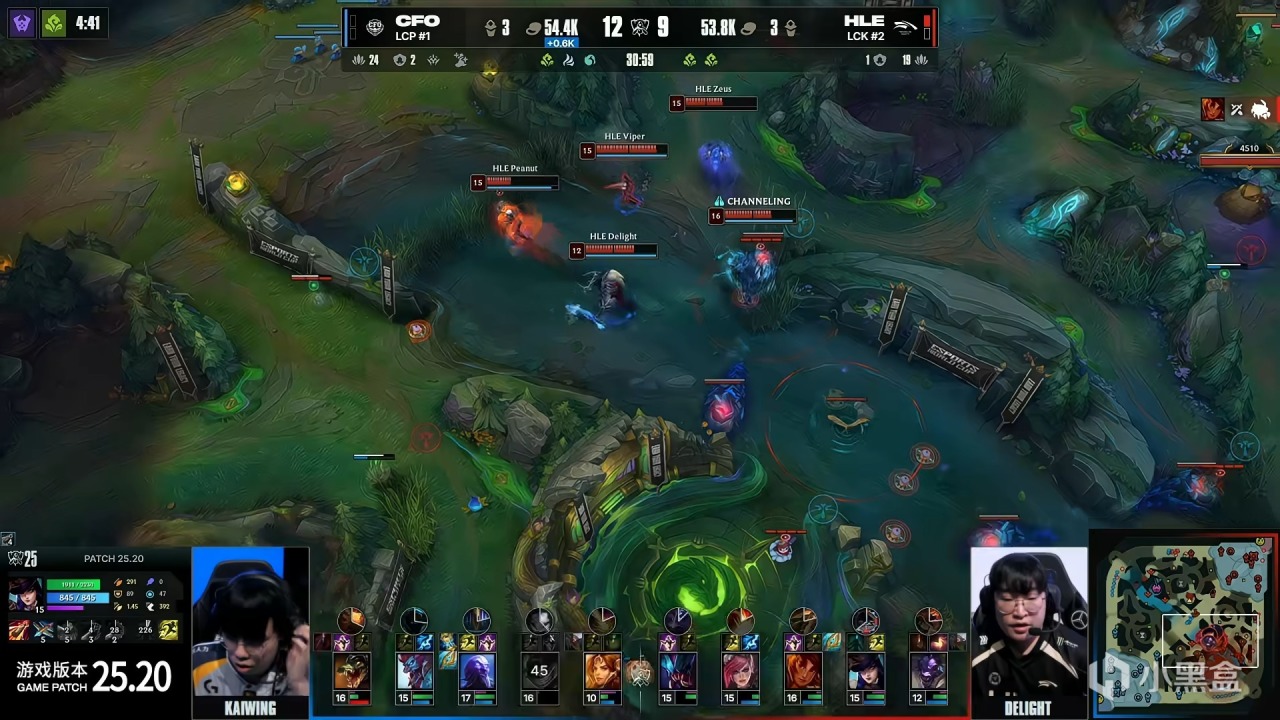Select Renekton's portrait in the bottom bar
The width and height of the screenshot is (1280, 720).
(352, 671)
